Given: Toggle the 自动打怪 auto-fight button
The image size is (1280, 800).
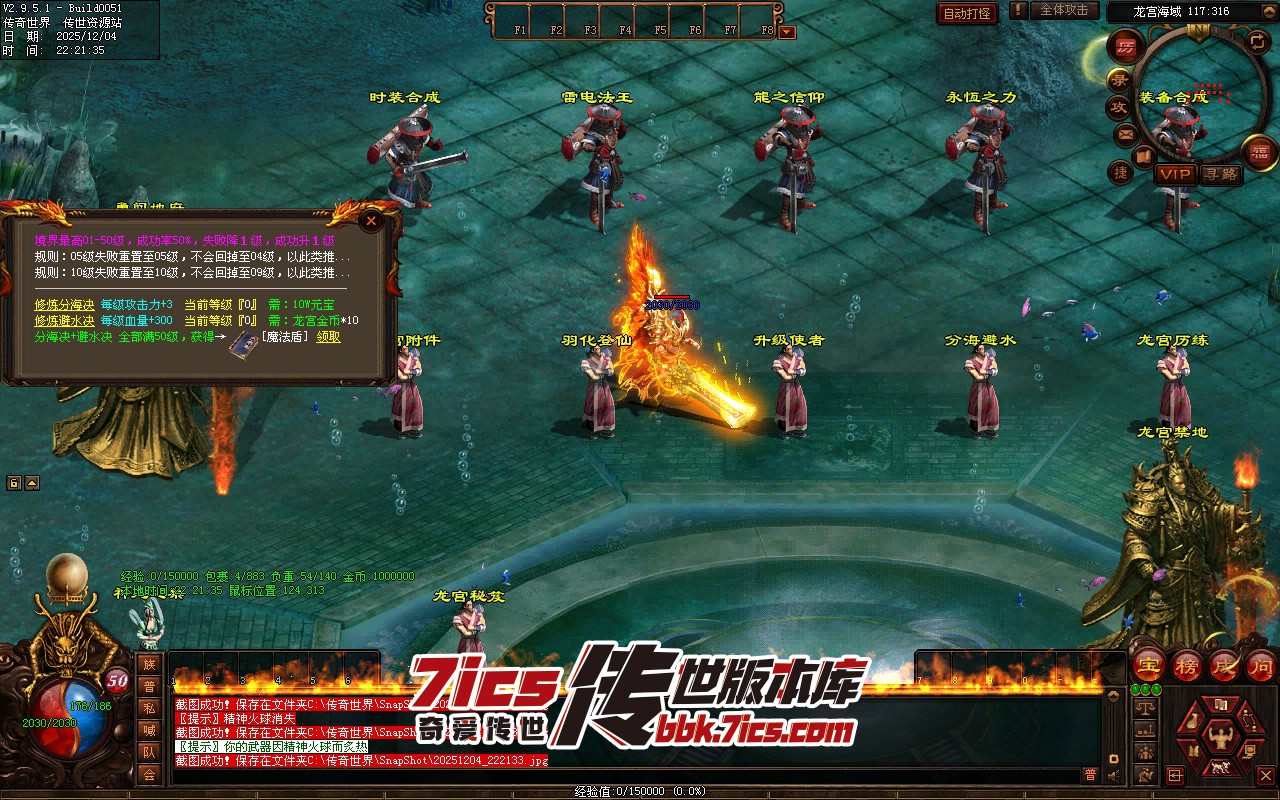Looking at the screenshot, I should pos(967,13).
